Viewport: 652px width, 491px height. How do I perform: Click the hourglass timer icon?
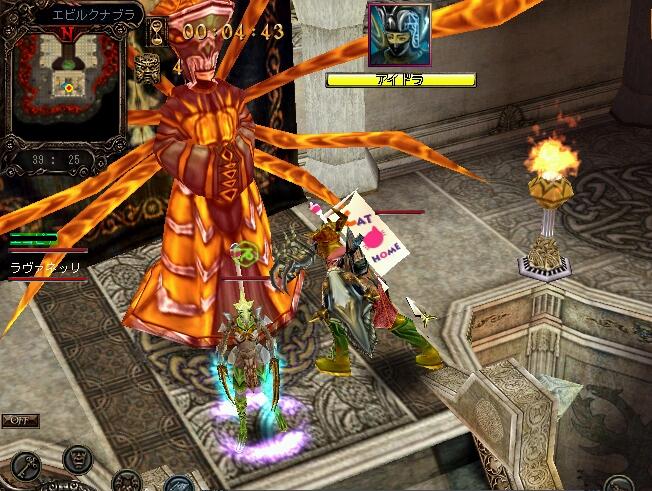coord(157,31)
